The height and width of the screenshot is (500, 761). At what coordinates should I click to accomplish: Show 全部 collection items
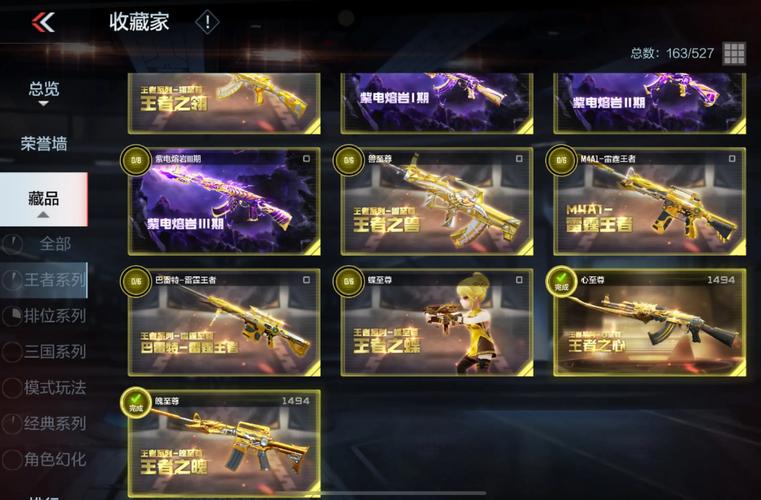pos(55,244)
